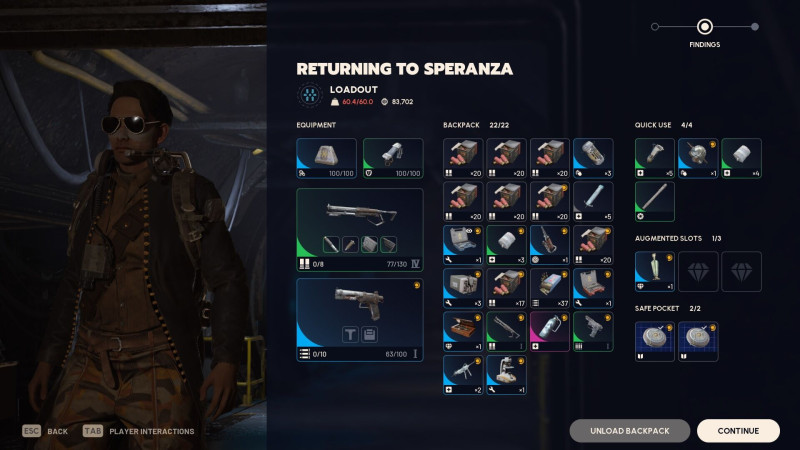This screenshot has height=450, width=800.
Task: Click the Continue button
Action: (x=738, y=431)
